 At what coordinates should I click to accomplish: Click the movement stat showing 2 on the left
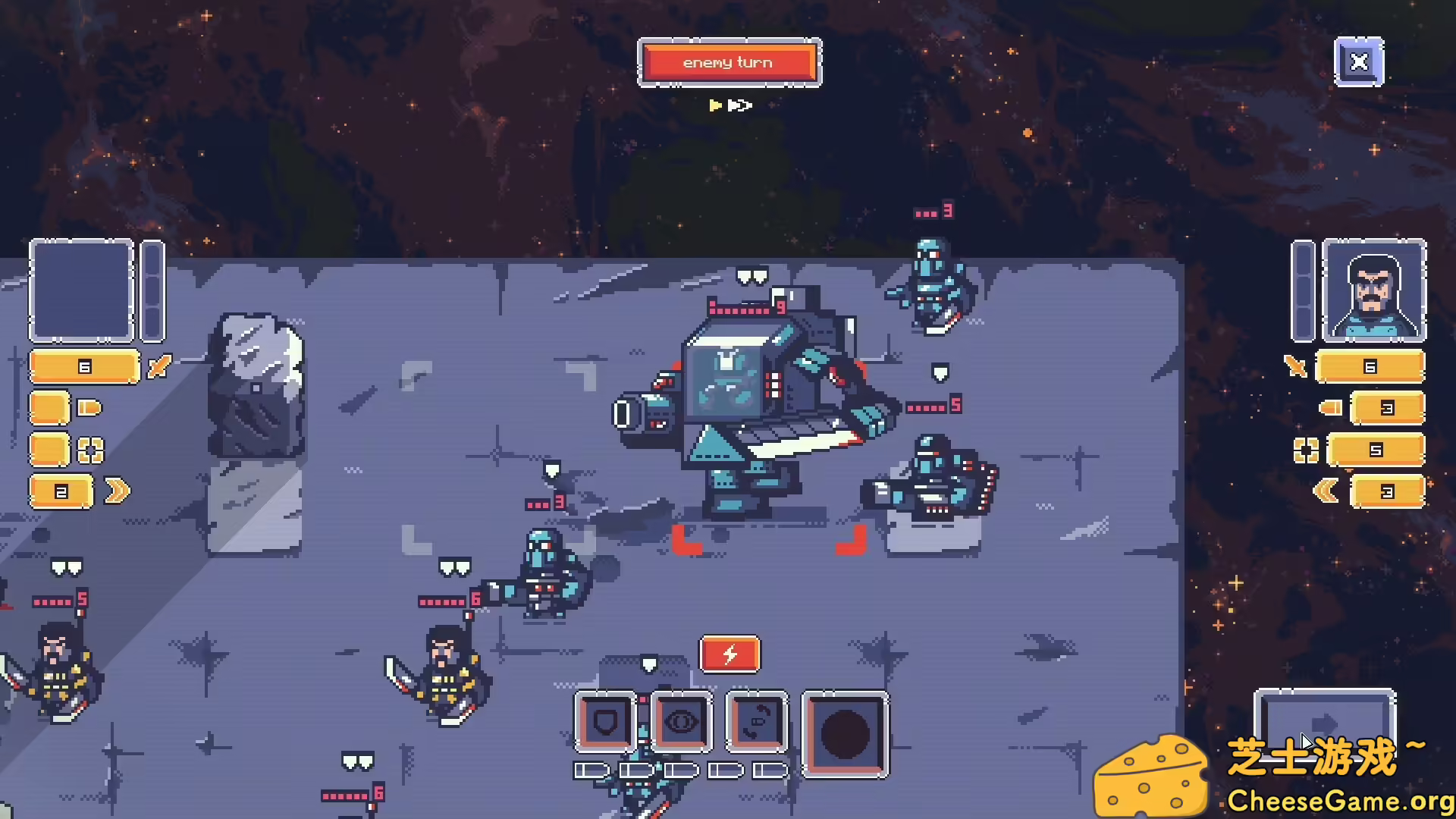(59, 491)
